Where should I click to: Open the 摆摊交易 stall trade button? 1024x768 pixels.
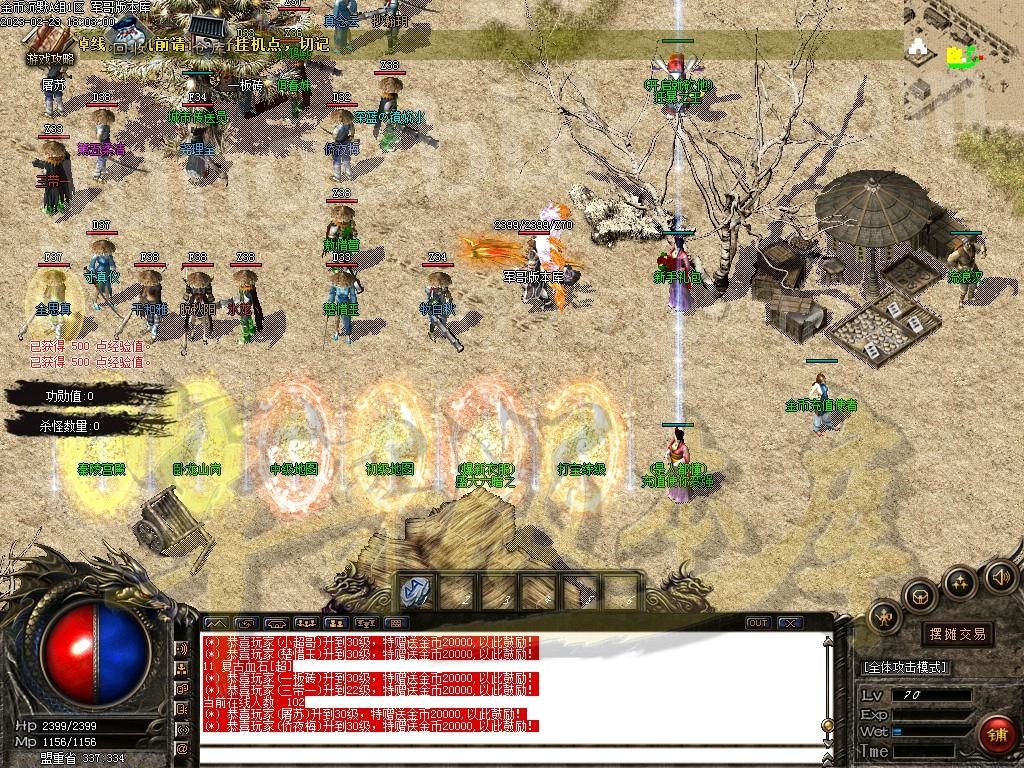click(957, 633)
